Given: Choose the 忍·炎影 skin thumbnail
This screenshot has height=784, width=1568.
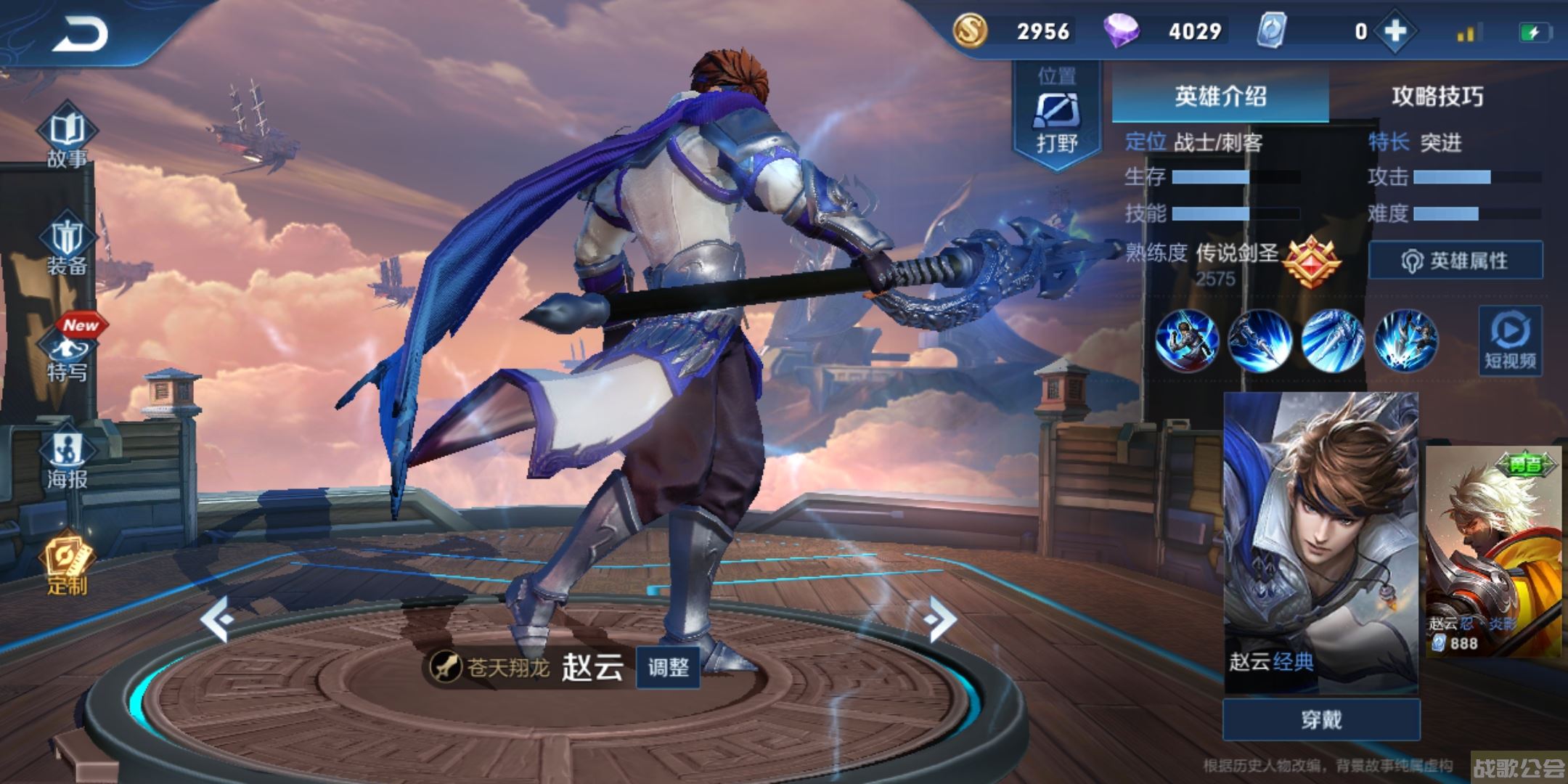Looking at the screenshot, I should pos(1494,552).
